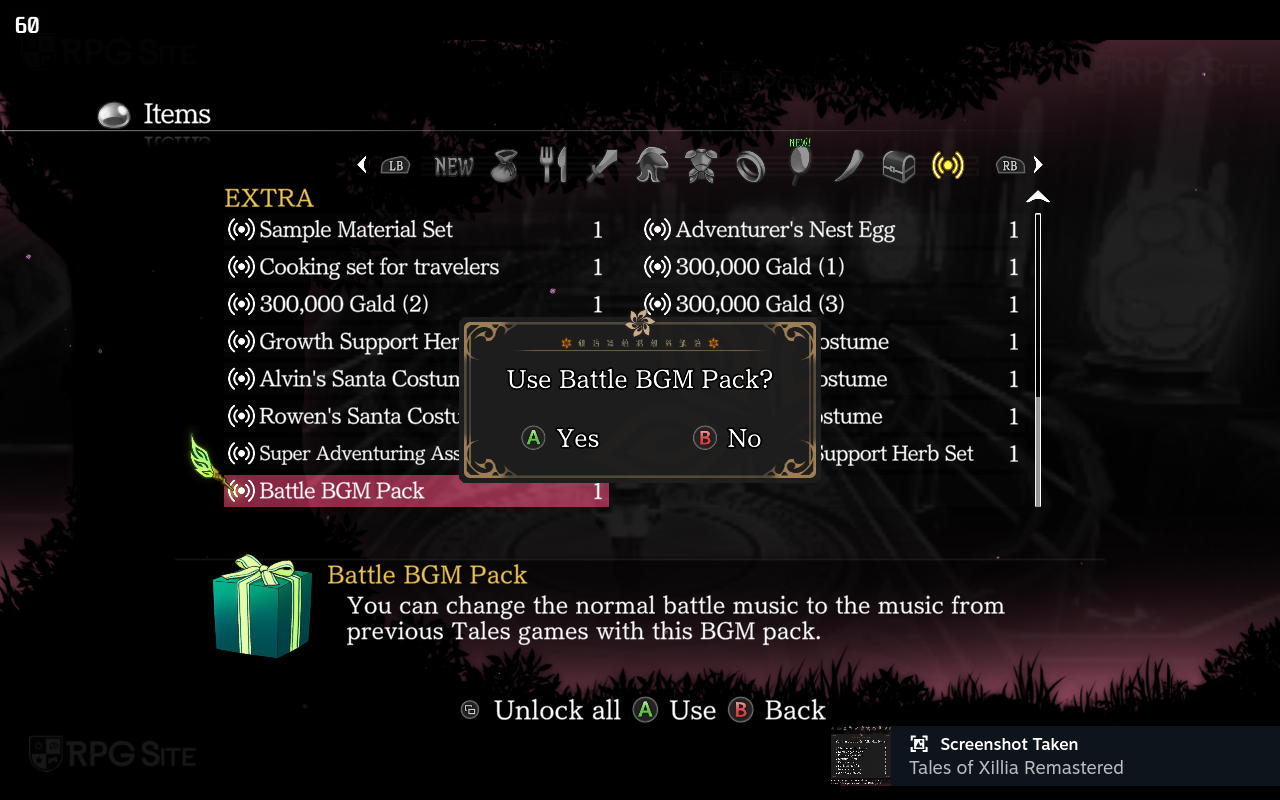
Task: Choose No in the confirmation dialog
Action: coord(728,438)
